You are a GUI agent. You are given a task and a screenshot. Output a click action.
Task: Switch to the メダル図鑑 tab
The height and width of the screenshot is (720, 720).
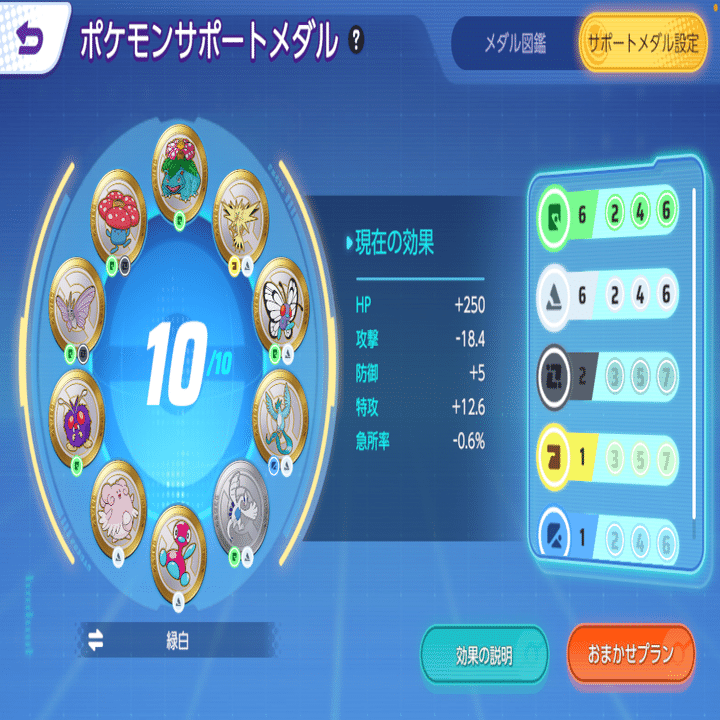coord(512,44)
